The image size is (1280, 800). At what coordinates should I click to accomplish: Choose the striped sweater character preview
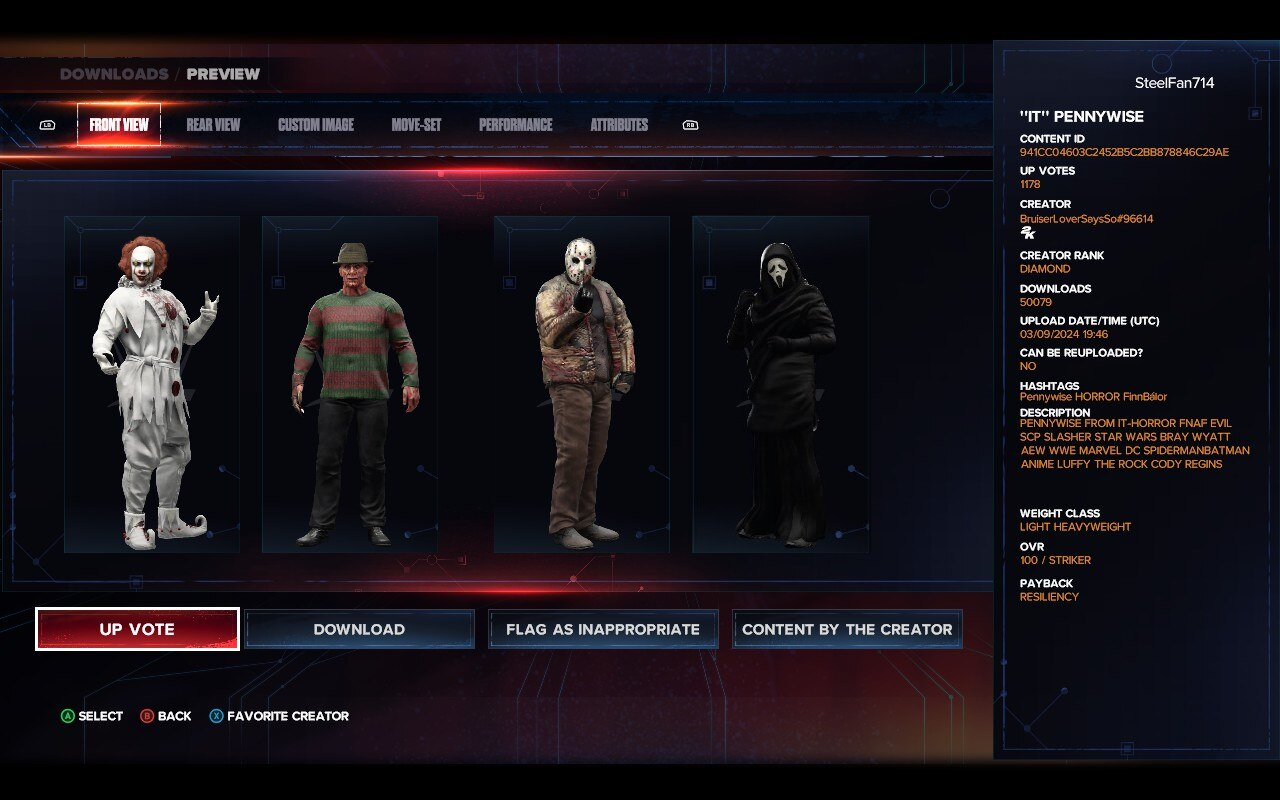click(x=350, y=385)
